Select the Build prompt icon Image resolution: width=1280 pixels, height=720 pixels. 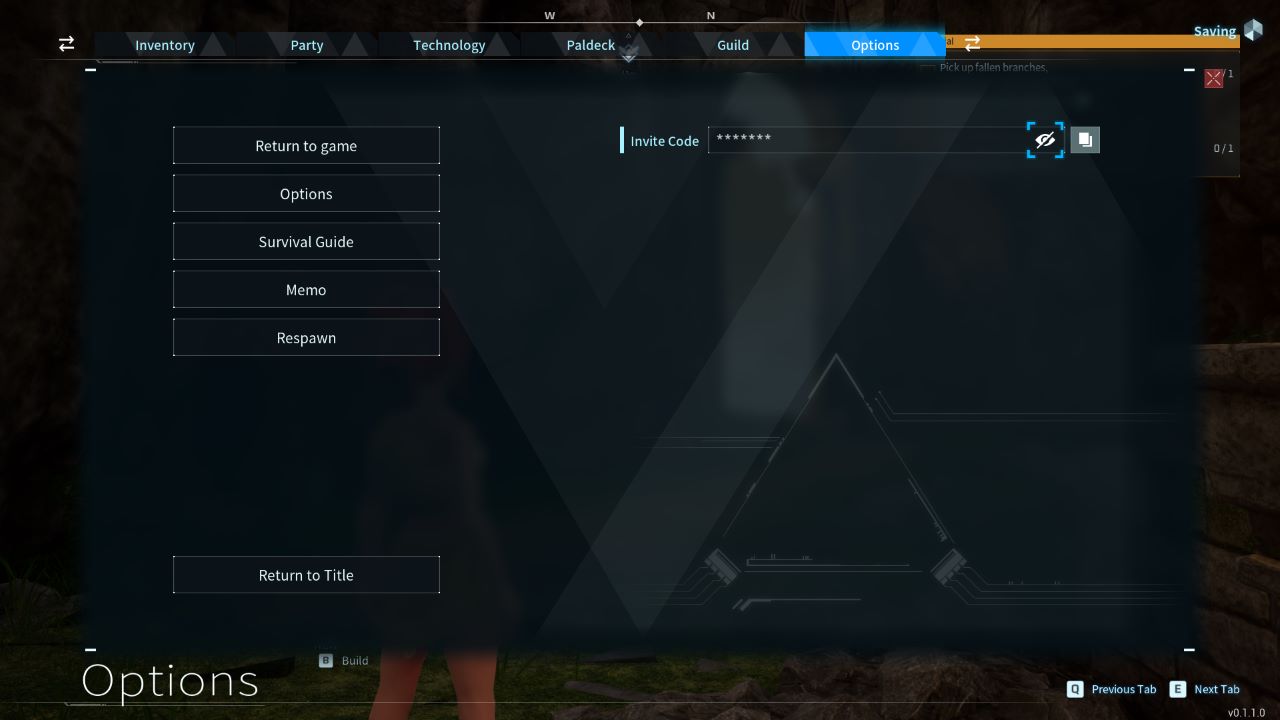tap(325, 660)
